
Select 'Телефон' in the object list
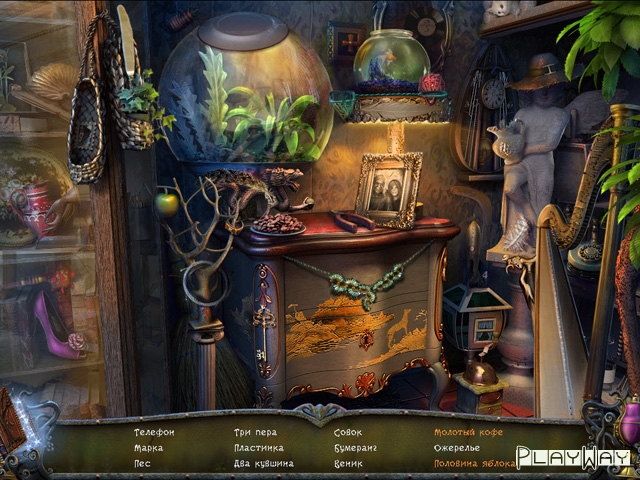(x=154, y=432)
